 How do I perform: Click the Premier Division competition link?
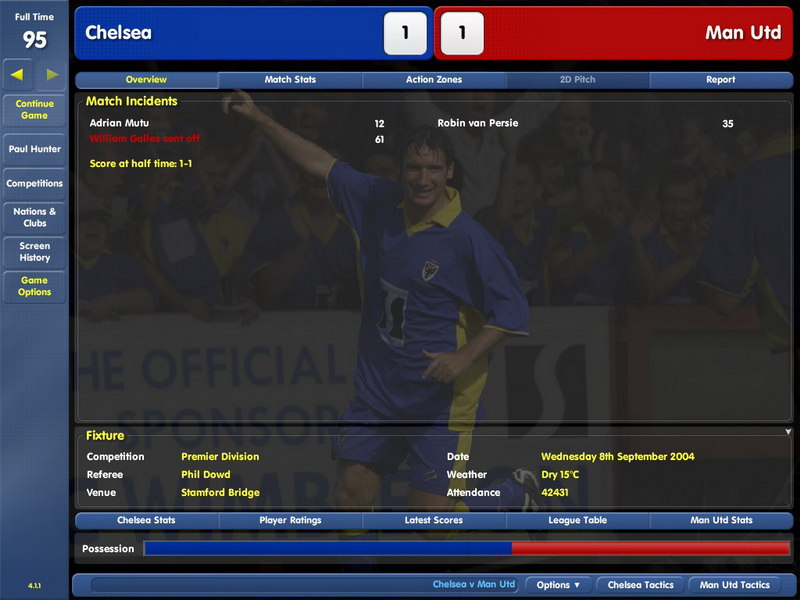pyautogui.click(x=220, y=457)
